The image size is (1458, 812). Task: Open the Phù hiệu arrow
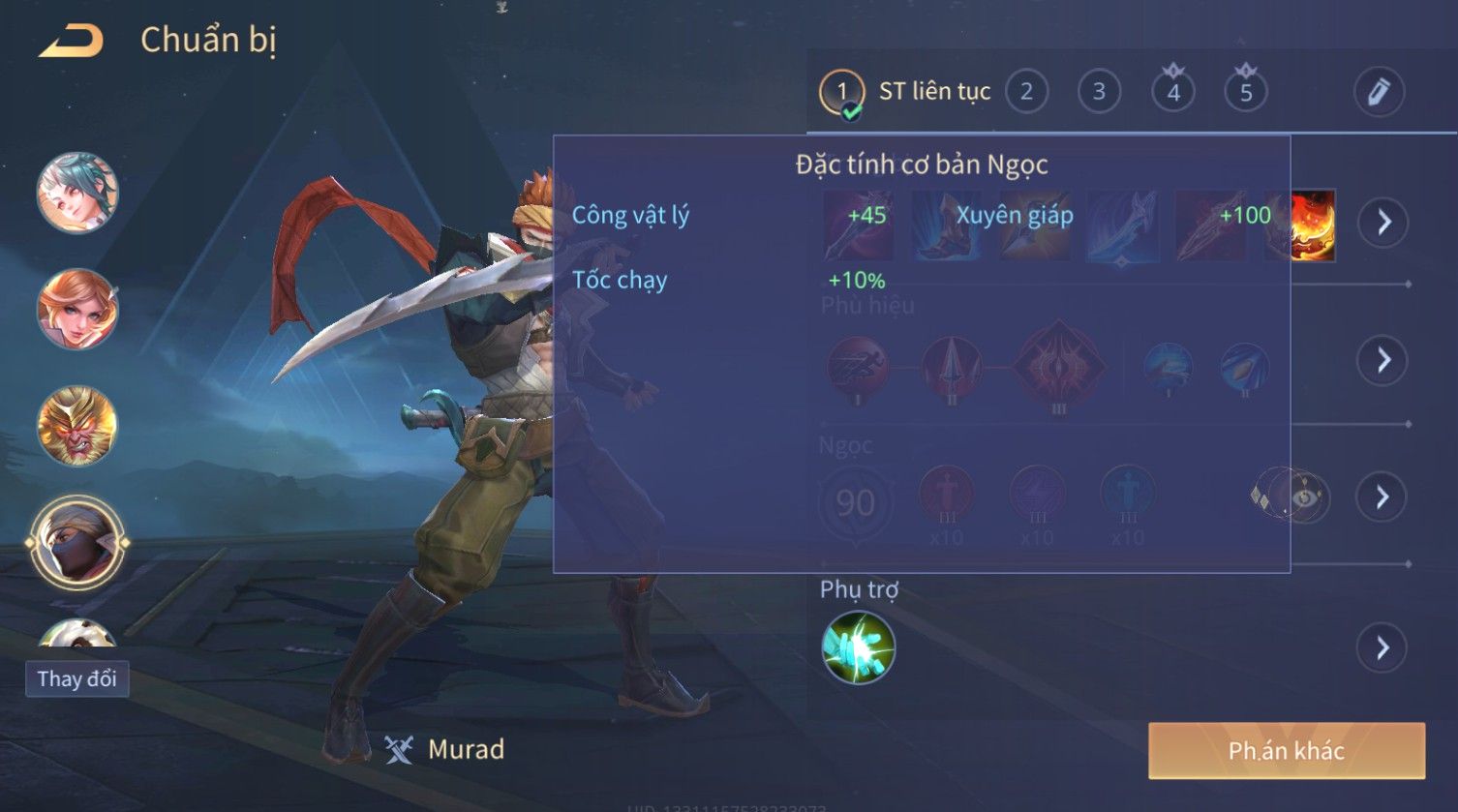[x=1382, y=360]
